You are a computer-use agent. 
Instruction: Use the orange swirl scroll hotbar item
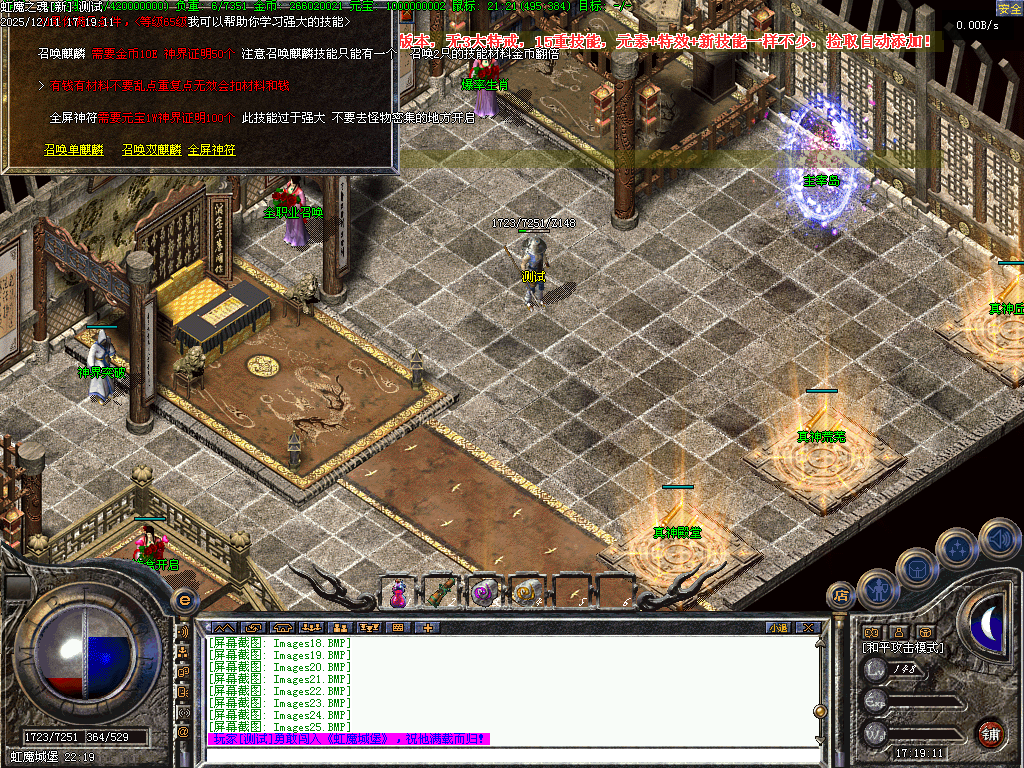point(526,592)
